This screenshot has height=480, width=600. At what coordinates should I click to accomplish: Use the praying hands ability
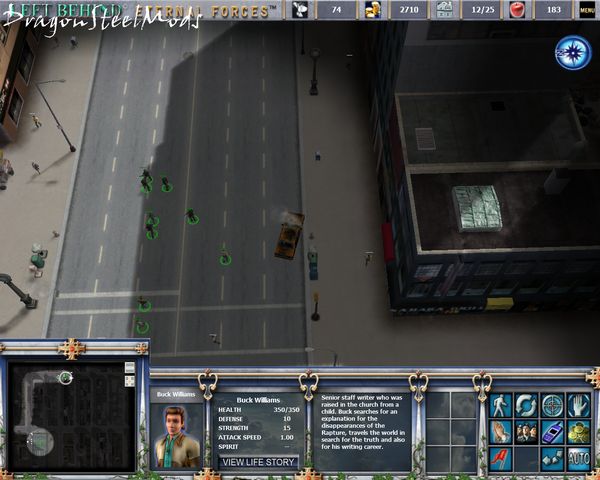coord(500,431)
